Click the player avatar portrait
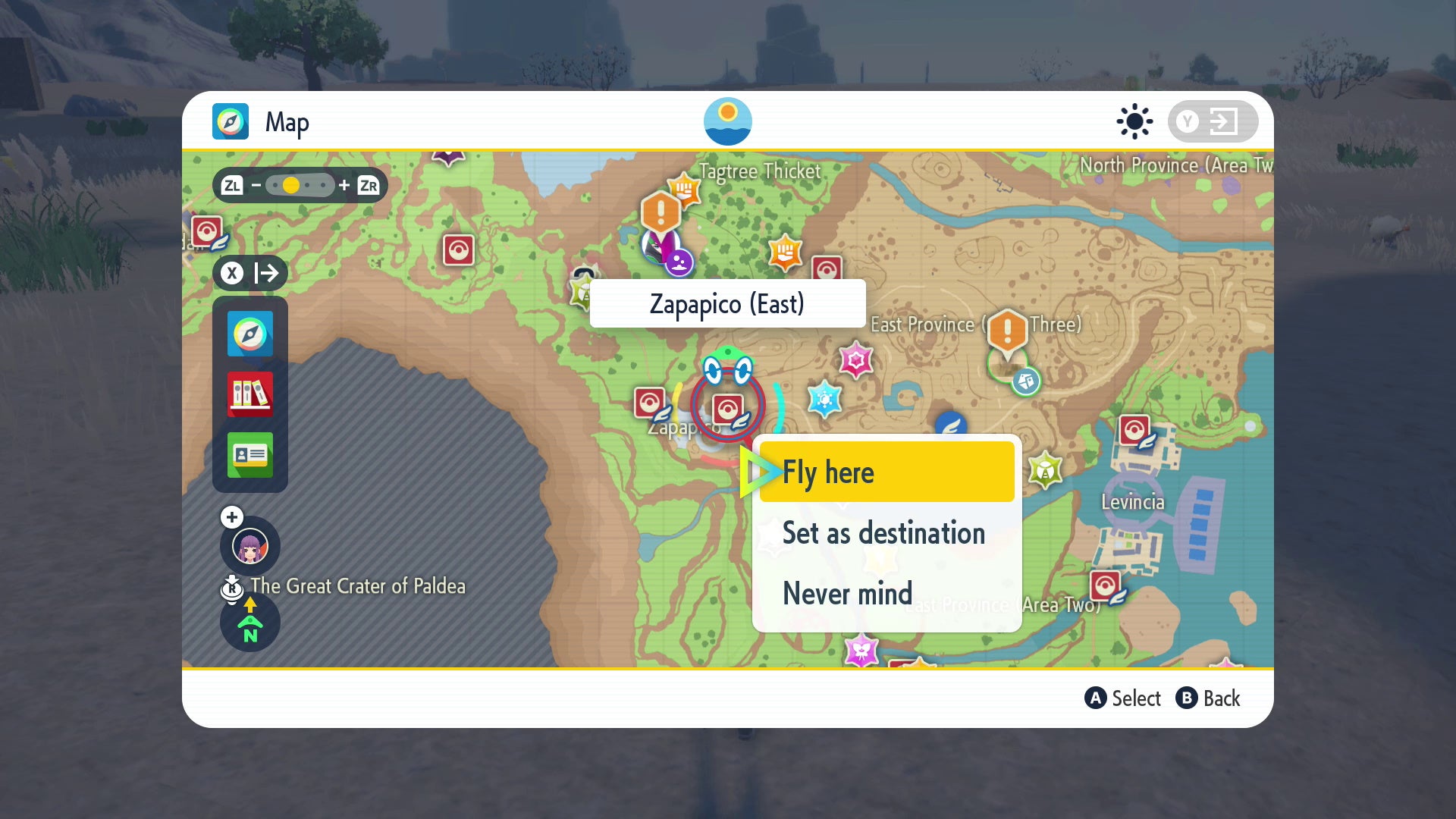This screenshot has height=819, width=1456. click(x=250, y=546)
